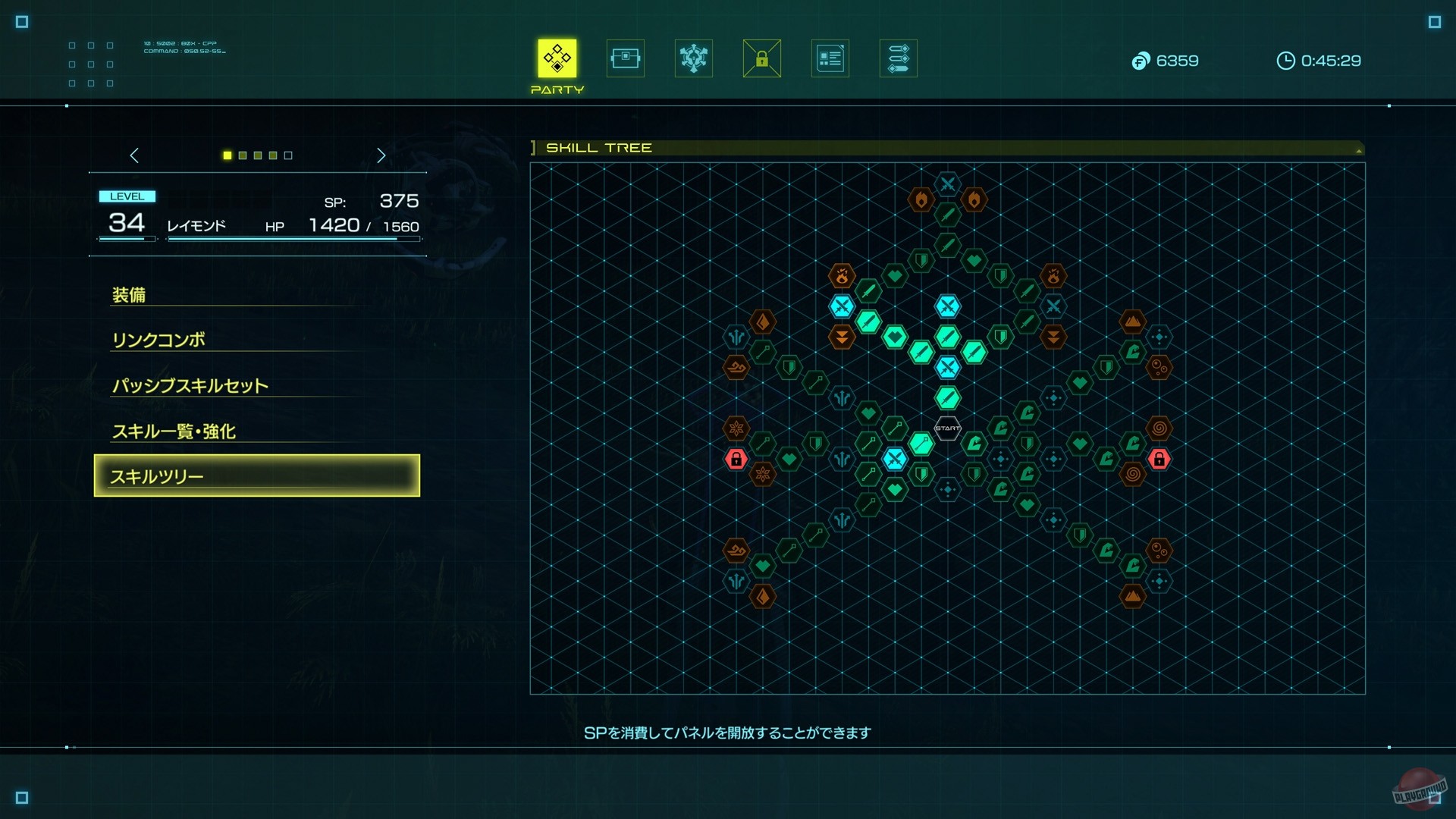Select the START hexagon node in the skill tree

946,428
